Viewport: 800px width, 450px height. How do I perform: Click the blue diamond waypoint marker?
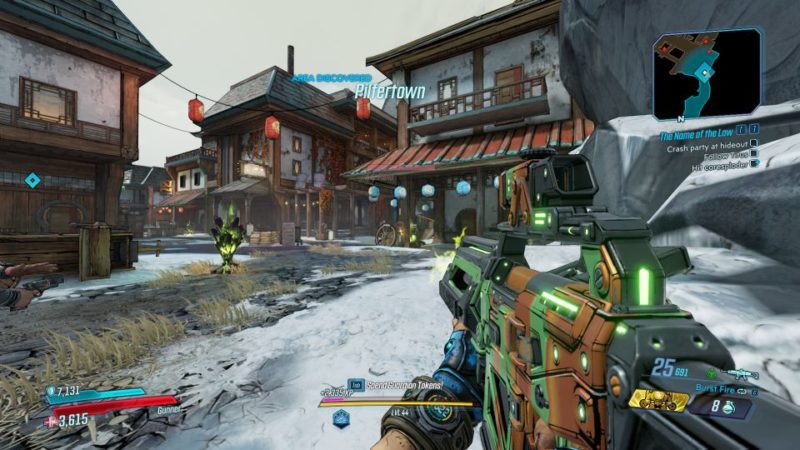tap(32, 180)
